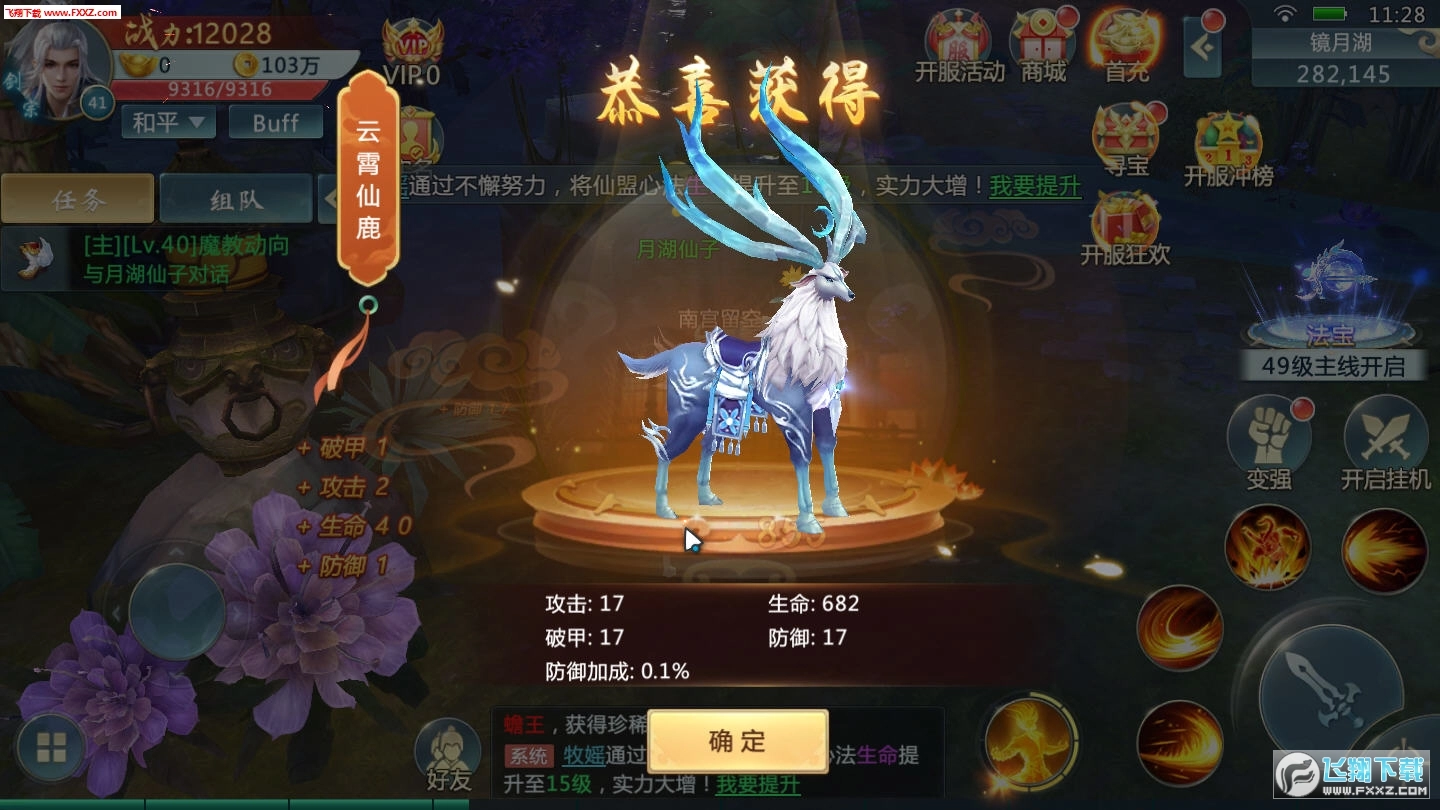
Task: Open the 和平 mode dropdown
Action: pyautogui.click(x=167, y=122)
